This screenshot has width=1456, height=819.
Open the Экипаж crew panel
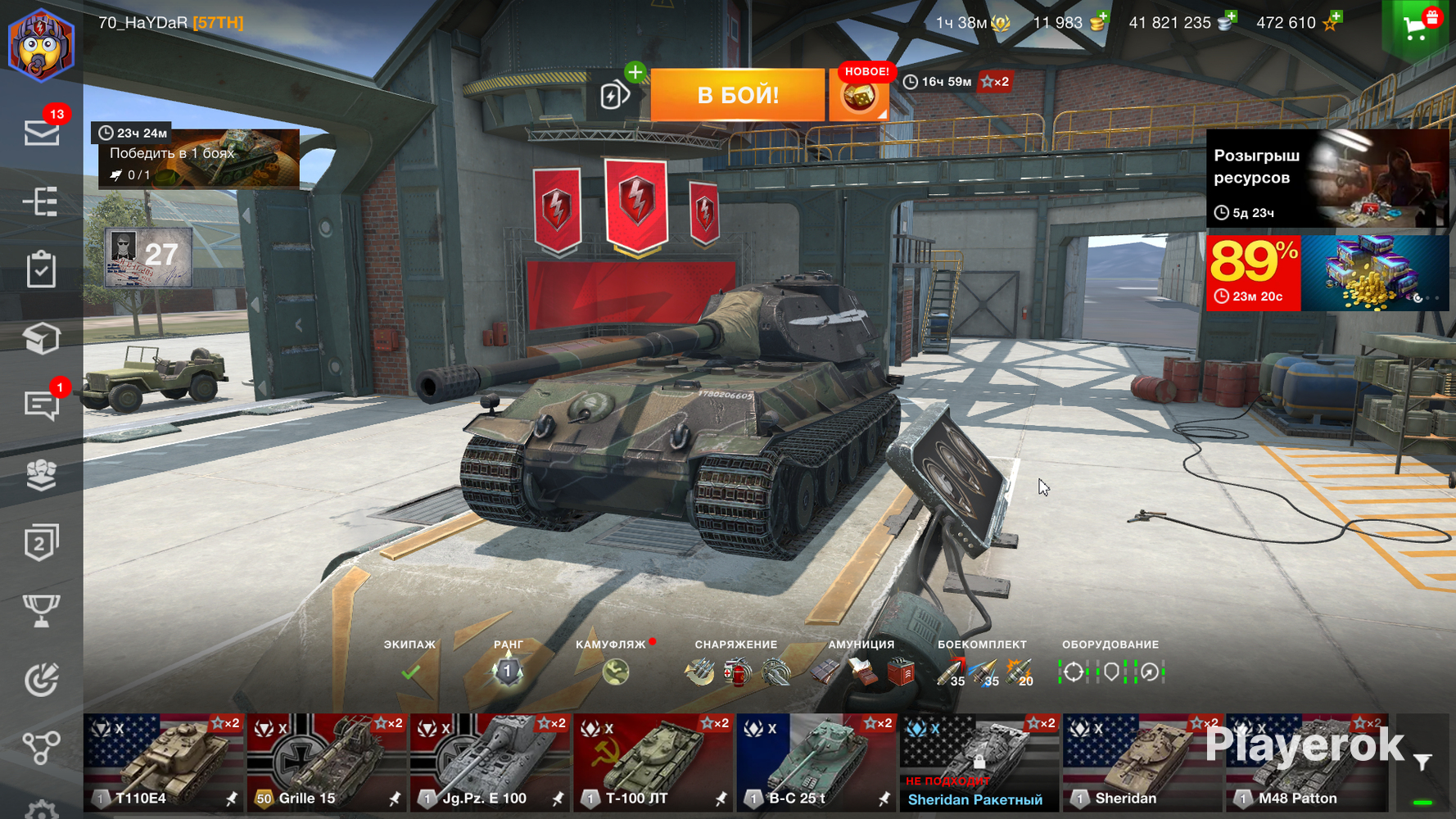(x=410, y=672)
